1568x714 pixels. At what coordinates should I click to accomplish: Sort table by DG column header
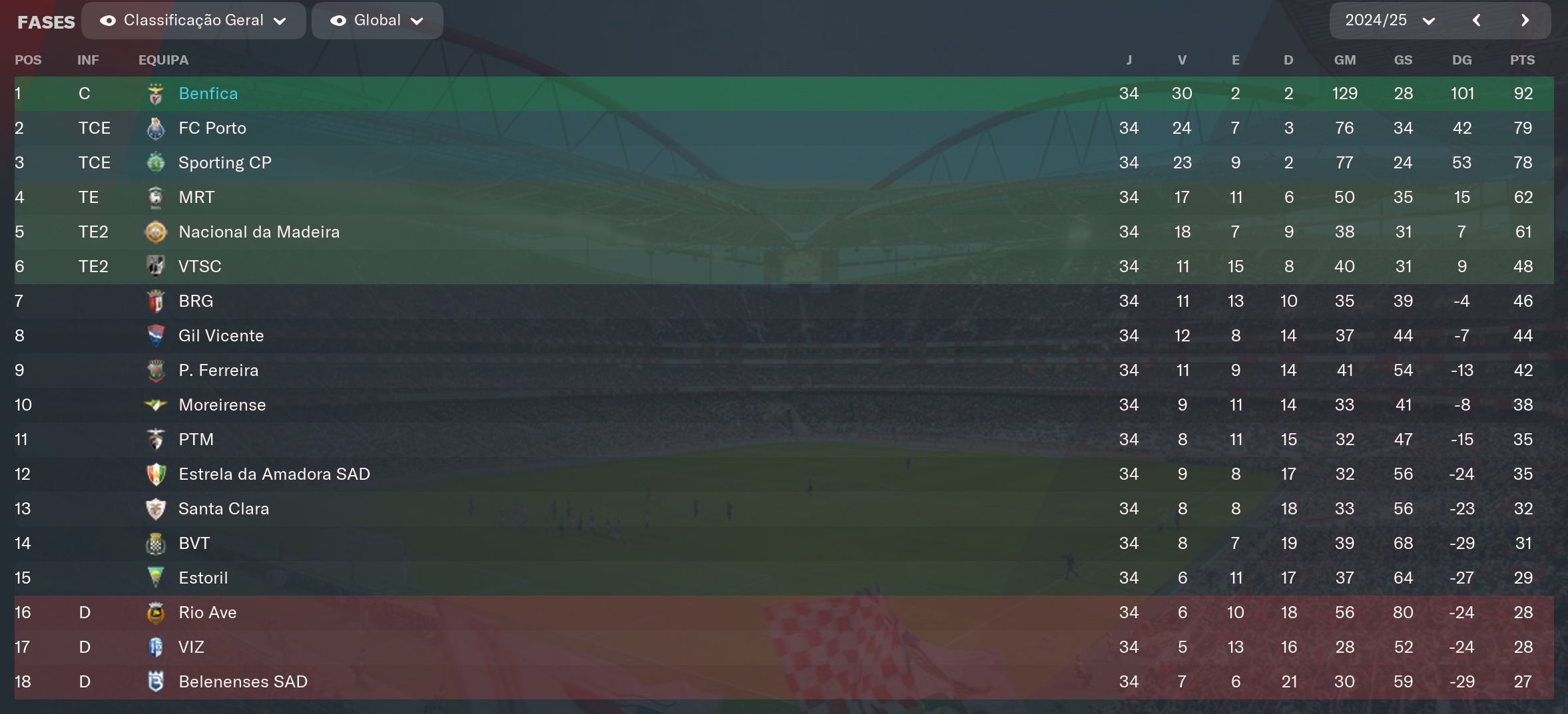click(1461, 60)
